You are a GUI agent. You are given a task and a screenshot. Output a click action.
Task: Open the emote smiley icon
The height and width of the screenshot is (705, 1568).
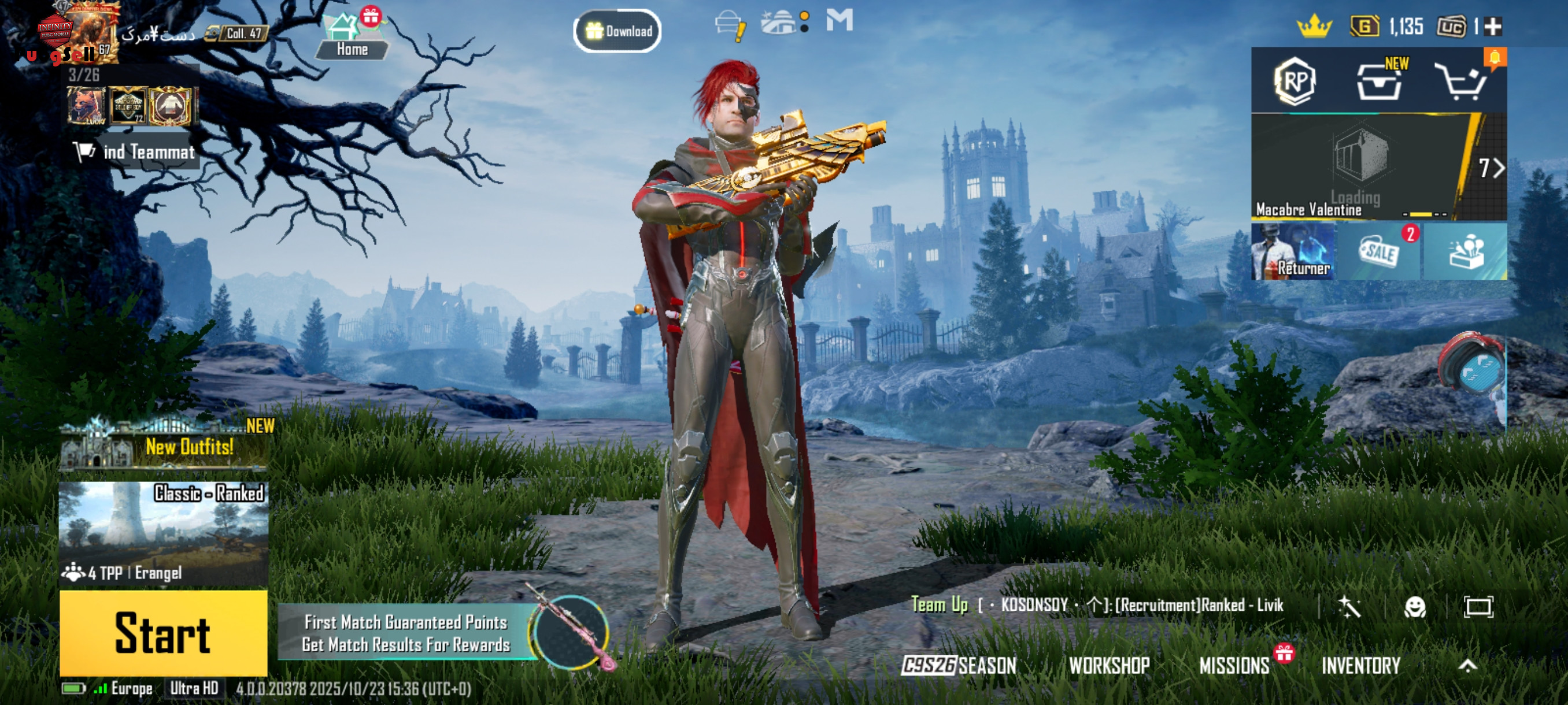1415,606
